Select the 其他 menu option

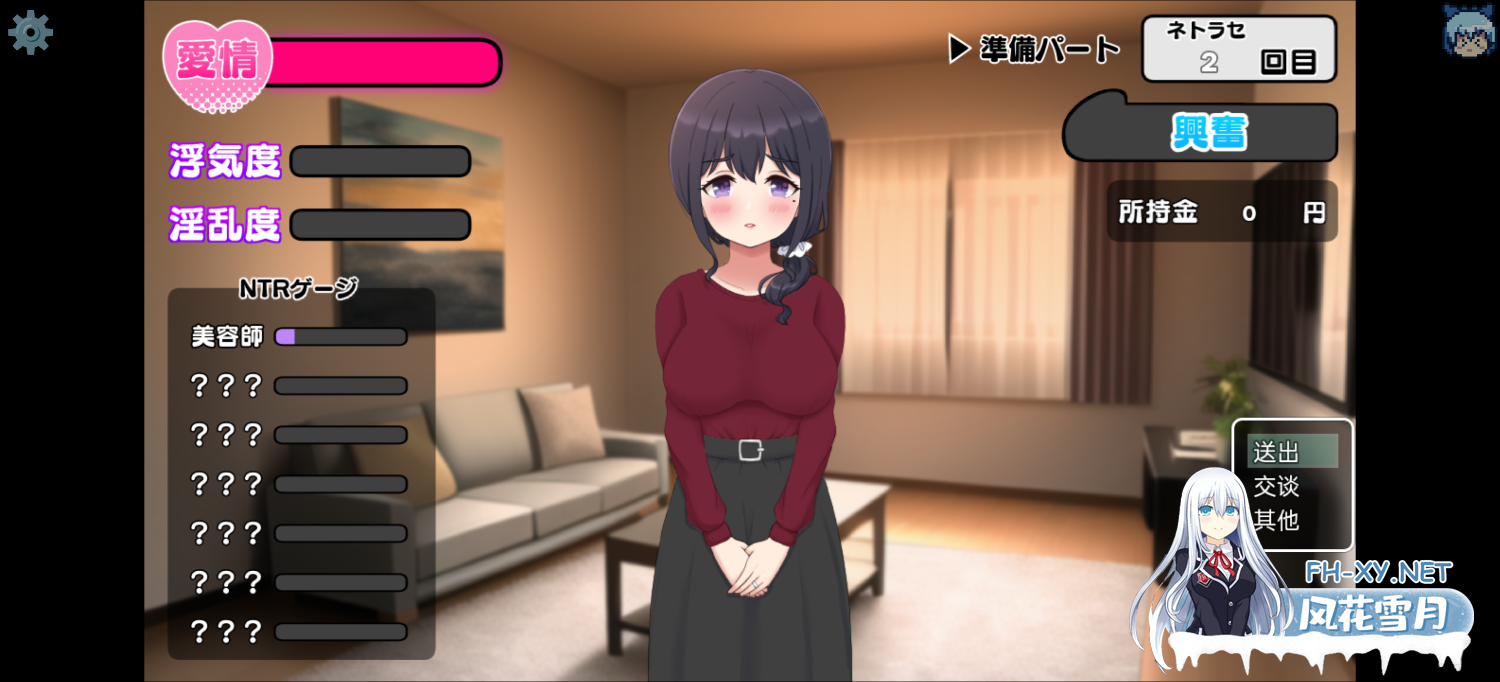click(1277, 520)
